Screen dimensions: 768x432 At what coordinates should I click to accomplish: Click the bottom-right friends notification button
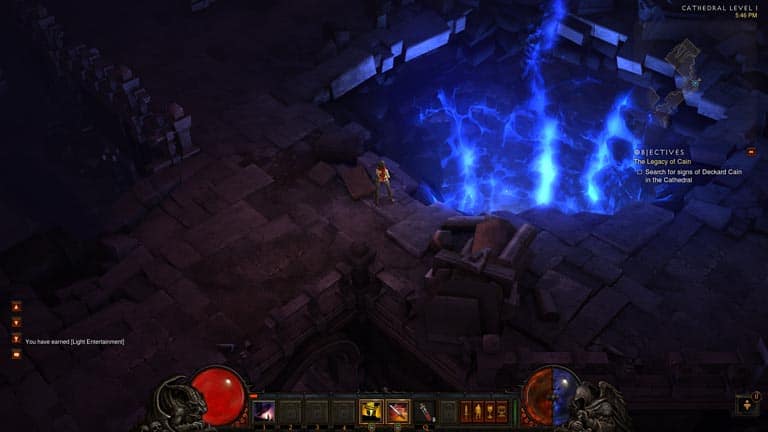pos(747,405)
